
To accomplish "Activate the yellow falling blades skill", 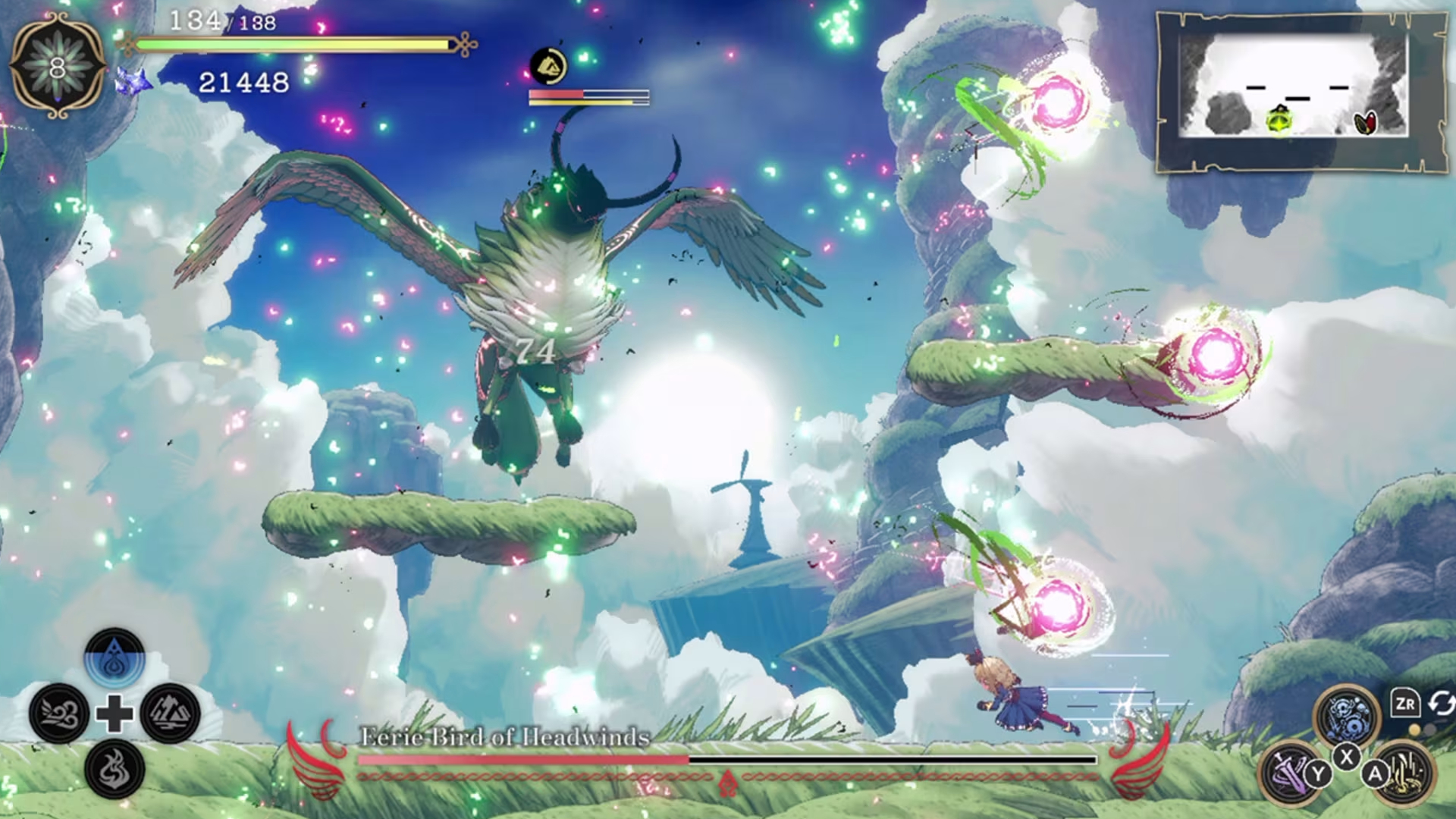I will click(1405, 772).
